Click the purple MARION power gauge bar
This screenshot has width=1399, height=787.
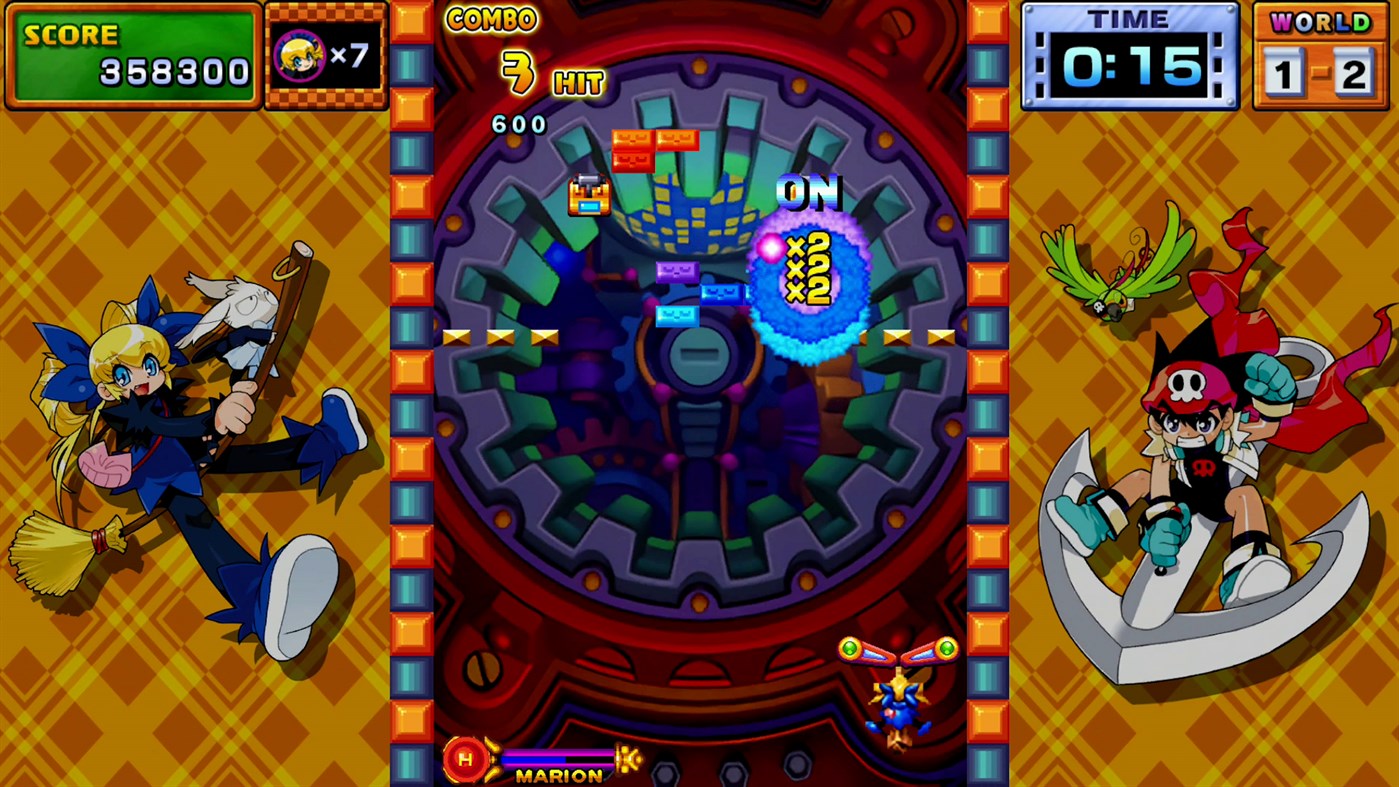pos(560,757)
